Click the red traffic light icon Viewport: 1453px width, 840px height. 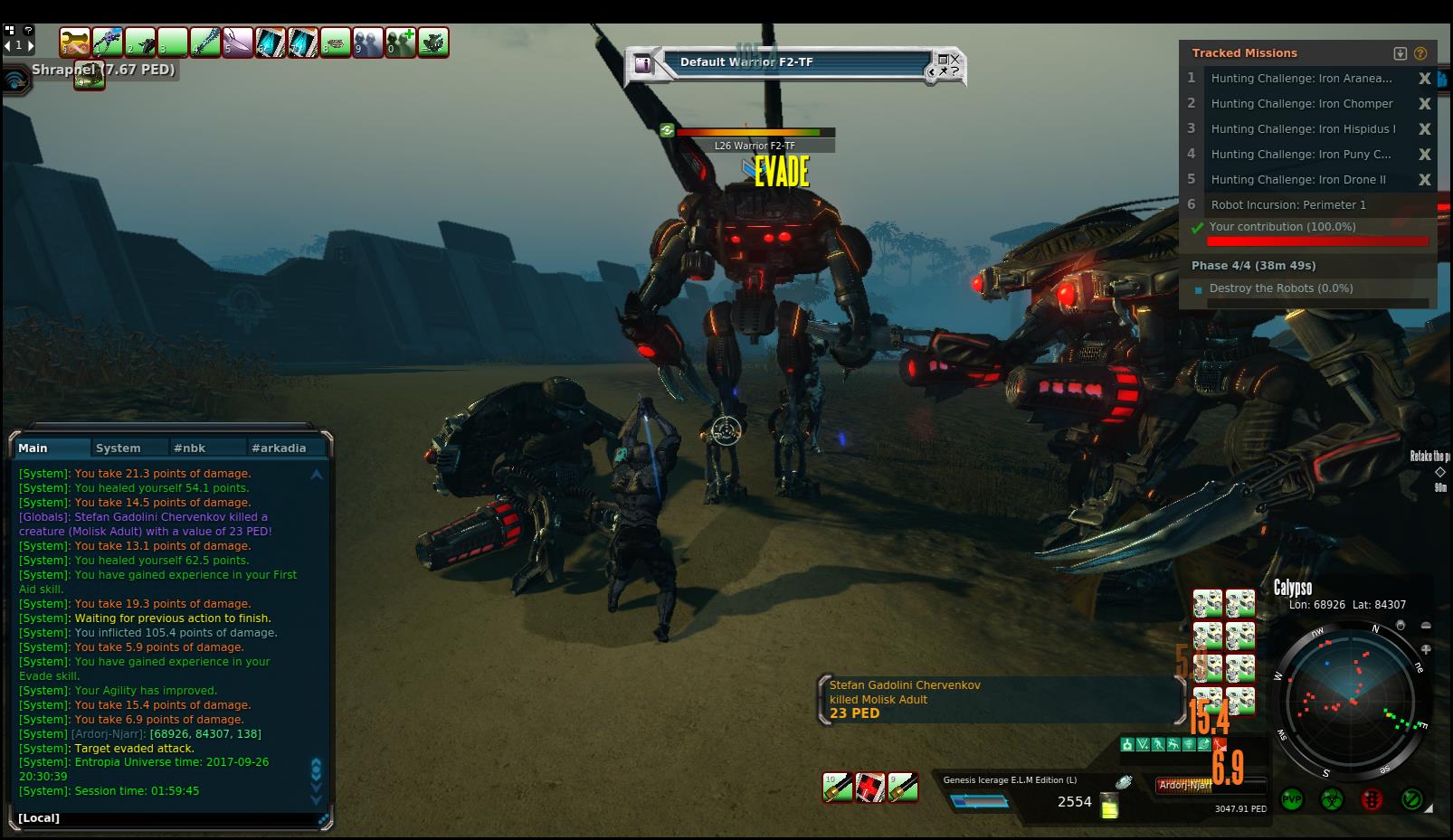pos(1372,799)
